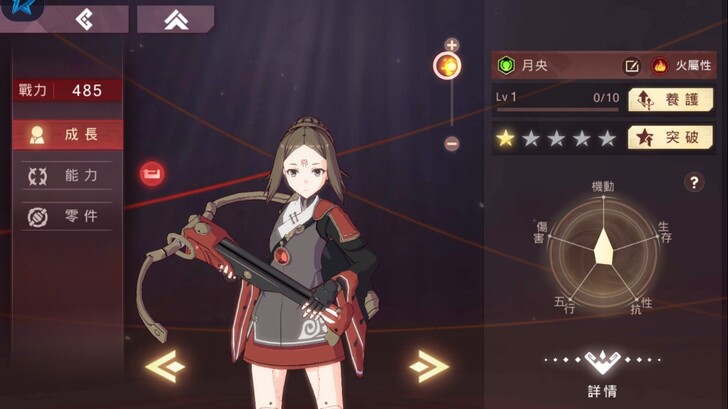
Task: Click the double-chevron home button
Action: point(175,19)
